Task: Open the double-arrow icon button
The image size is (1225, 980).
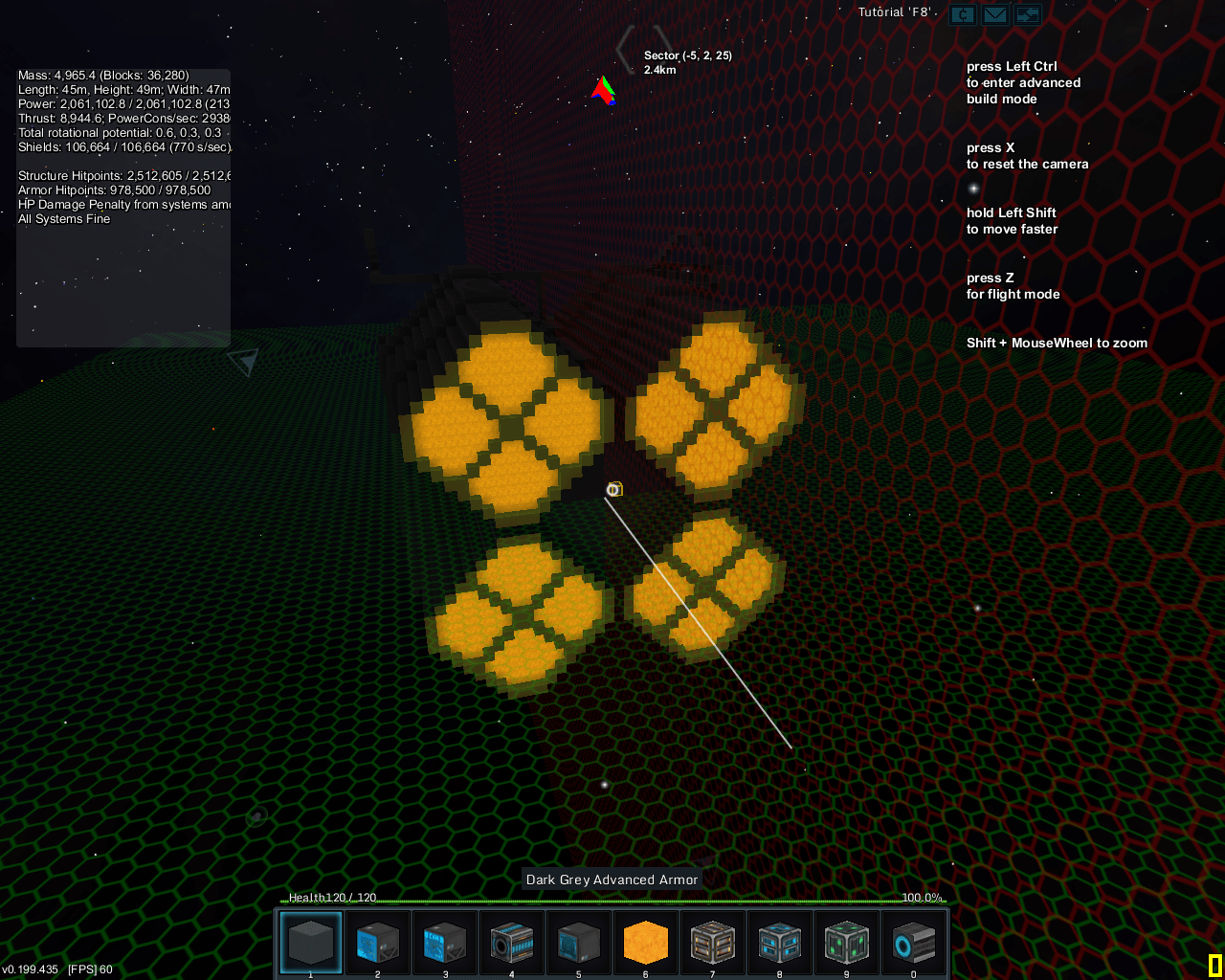Action: click(x=1028, y=14)
